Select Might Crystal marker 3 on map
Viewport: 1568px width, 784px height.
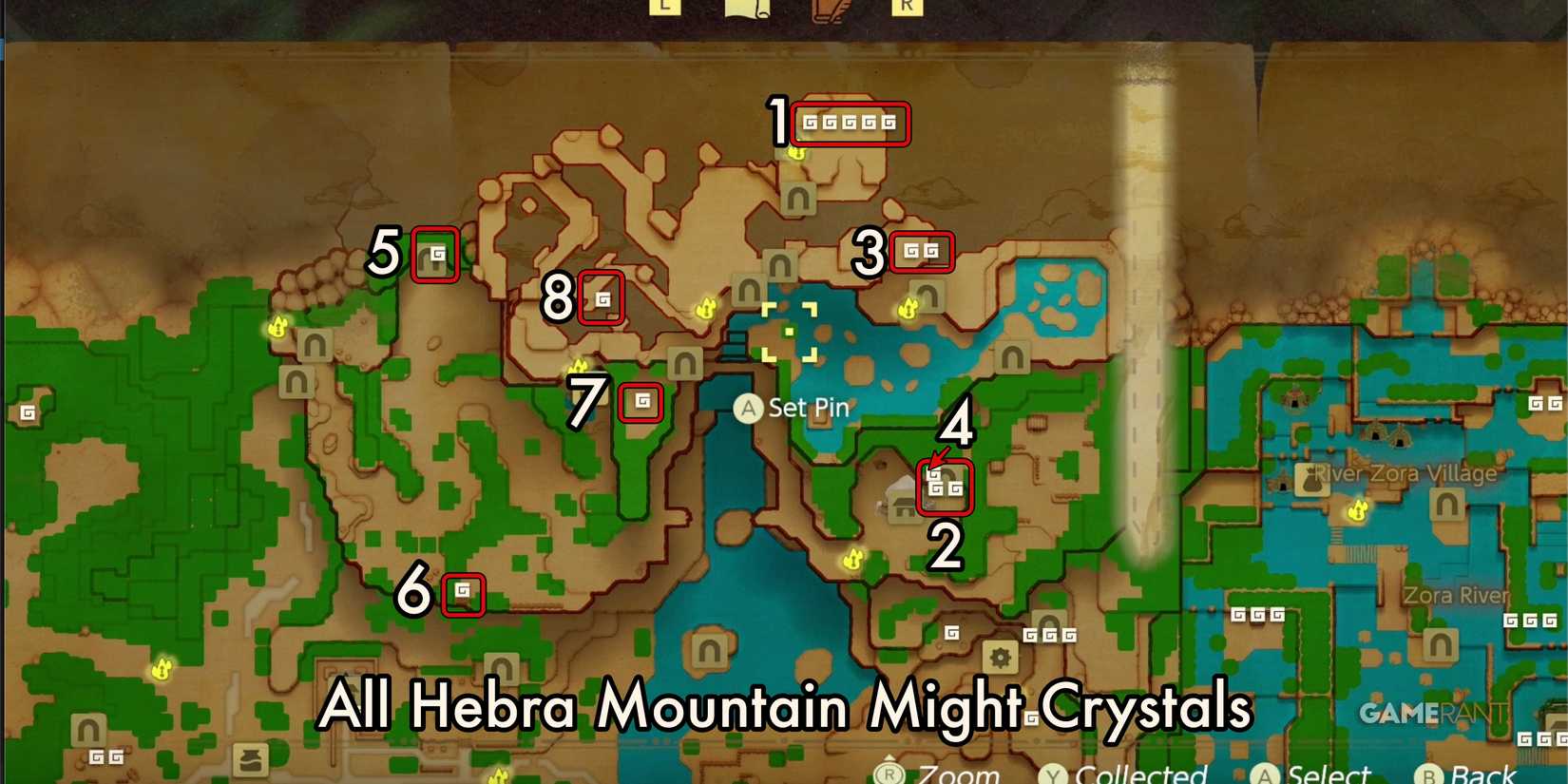[x=920, y=252]
